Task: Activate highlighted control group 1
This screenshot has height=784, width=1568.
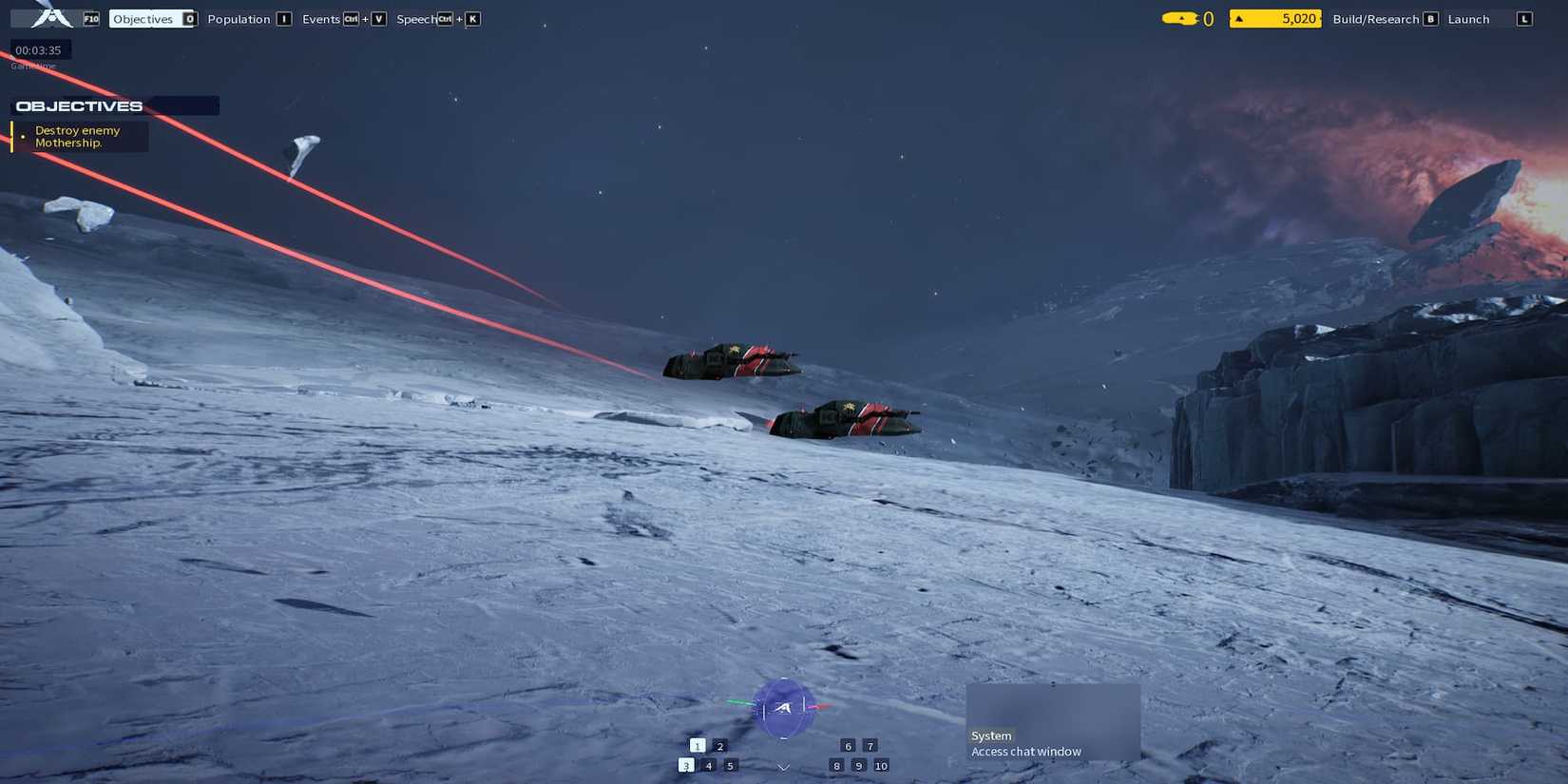Action: click(x=698, y=746)
